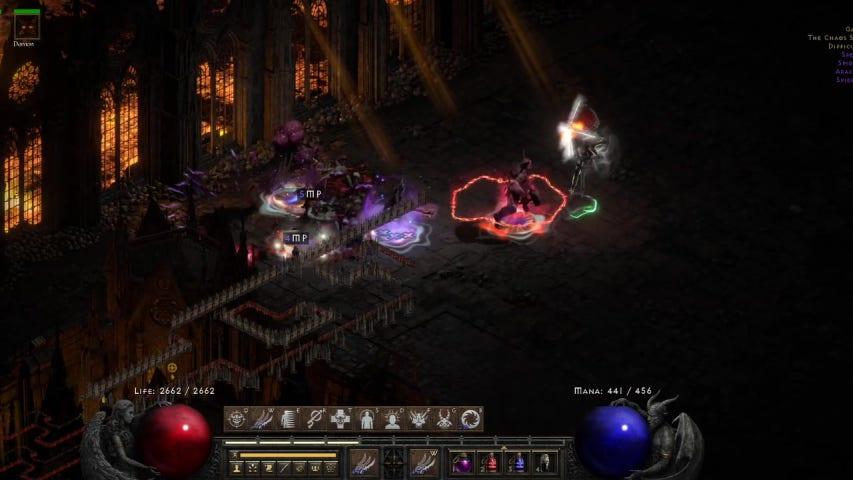Use the purple rejuvenation potion in belt
853x480 pixels.
point(465,462)
